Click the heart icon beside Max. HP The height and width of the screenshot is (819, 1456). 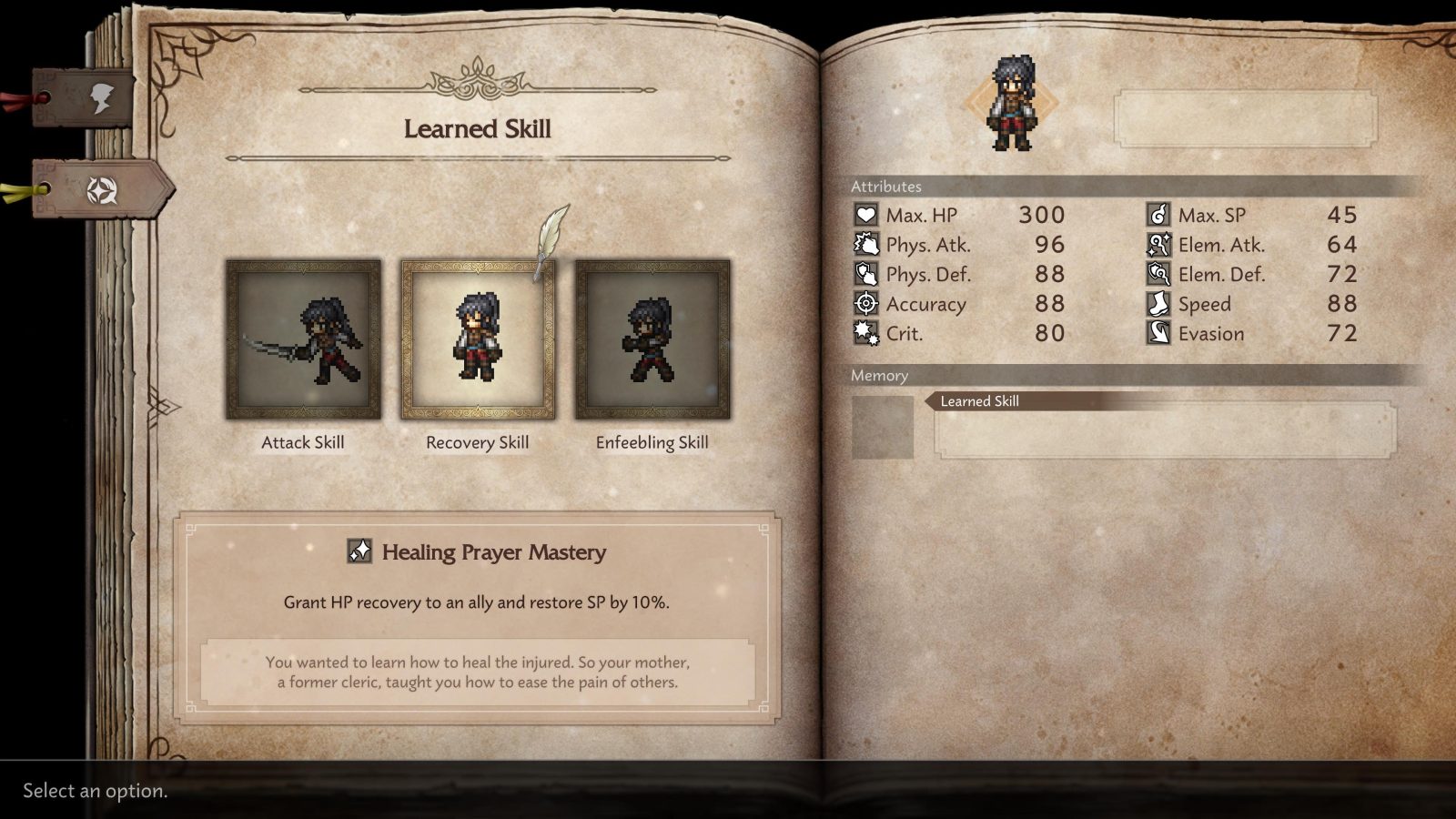pos(864,215)
